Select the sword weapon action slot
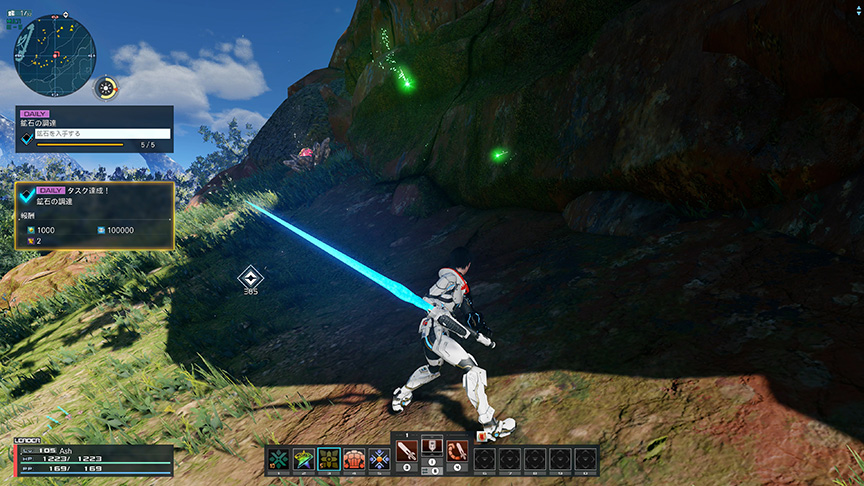The width and height of the screenshot is (864, 486). click(407, 452)
